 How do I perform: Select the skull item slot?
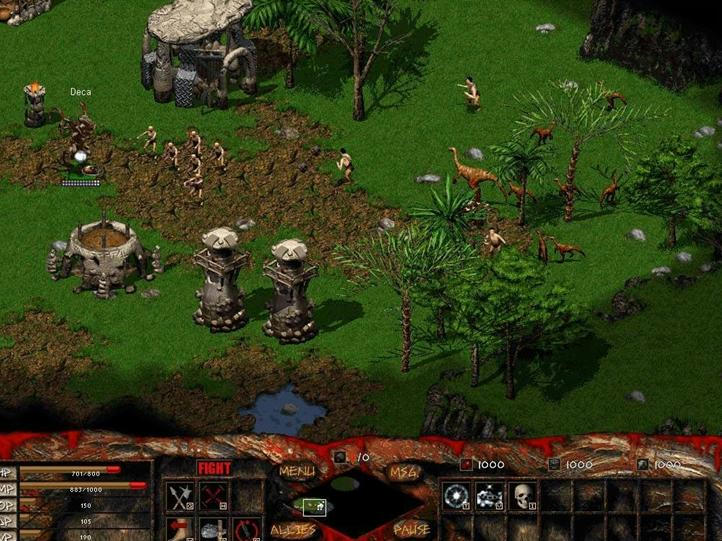pyautogui.click(x=522, y=495)
